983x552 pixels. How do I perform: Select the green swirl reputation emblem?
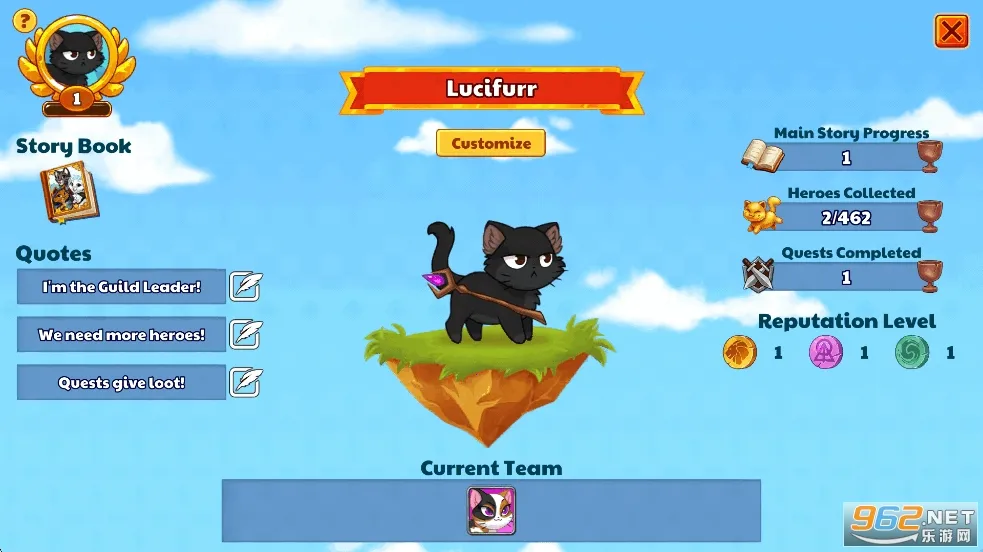pos(911,352)
